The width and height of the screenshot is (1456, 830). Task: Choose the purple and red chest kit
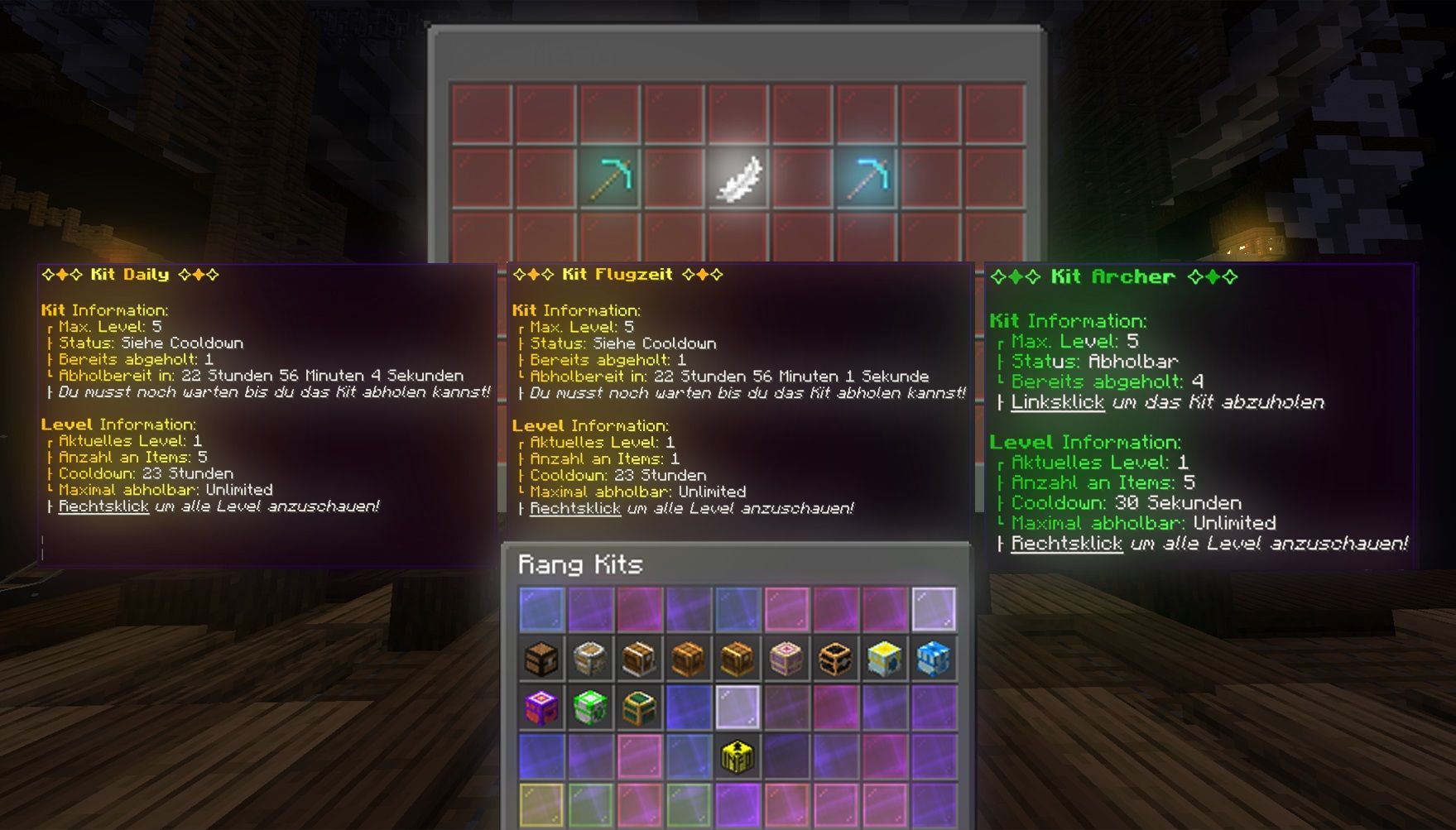coord(541,708)
